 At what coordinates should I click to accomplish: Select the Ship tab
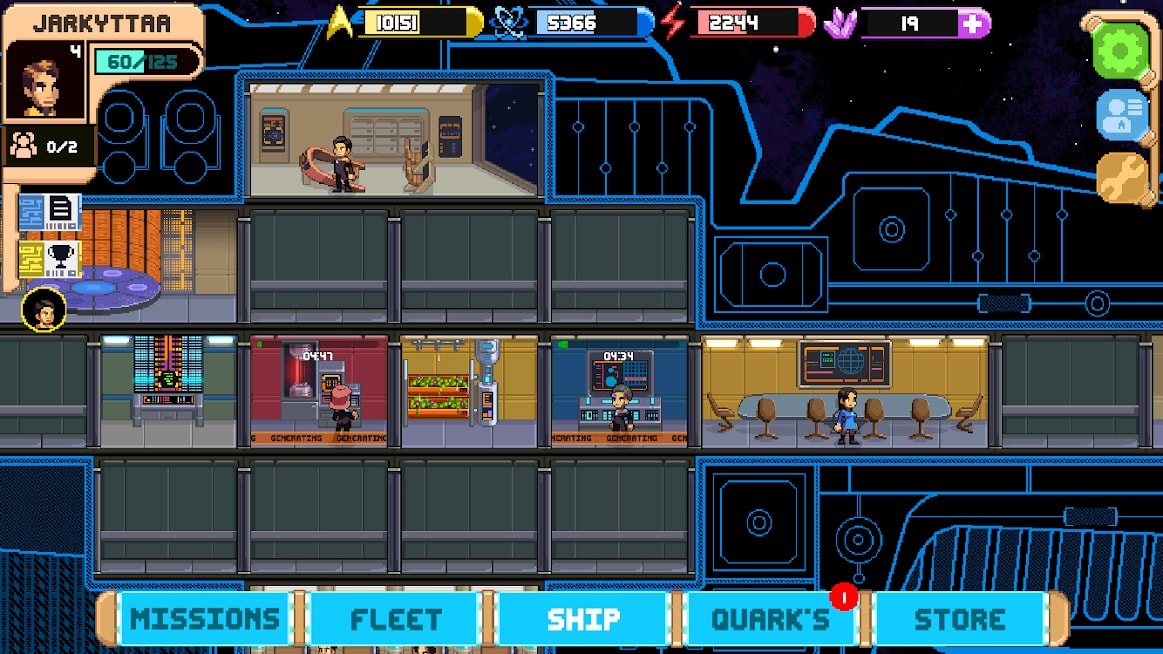point(583,618)
